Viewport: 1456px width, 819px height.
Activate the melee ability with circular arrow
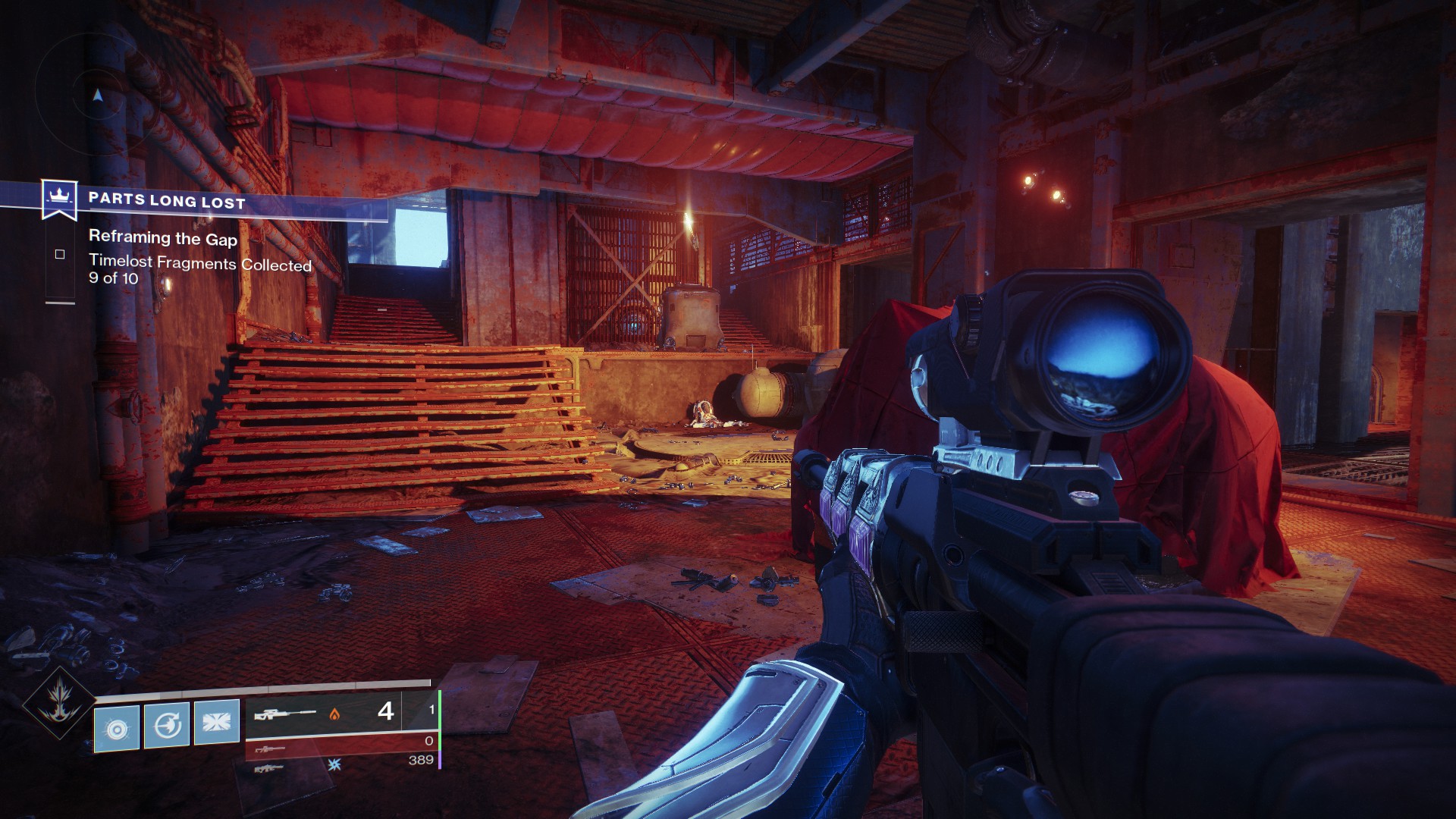167,726
